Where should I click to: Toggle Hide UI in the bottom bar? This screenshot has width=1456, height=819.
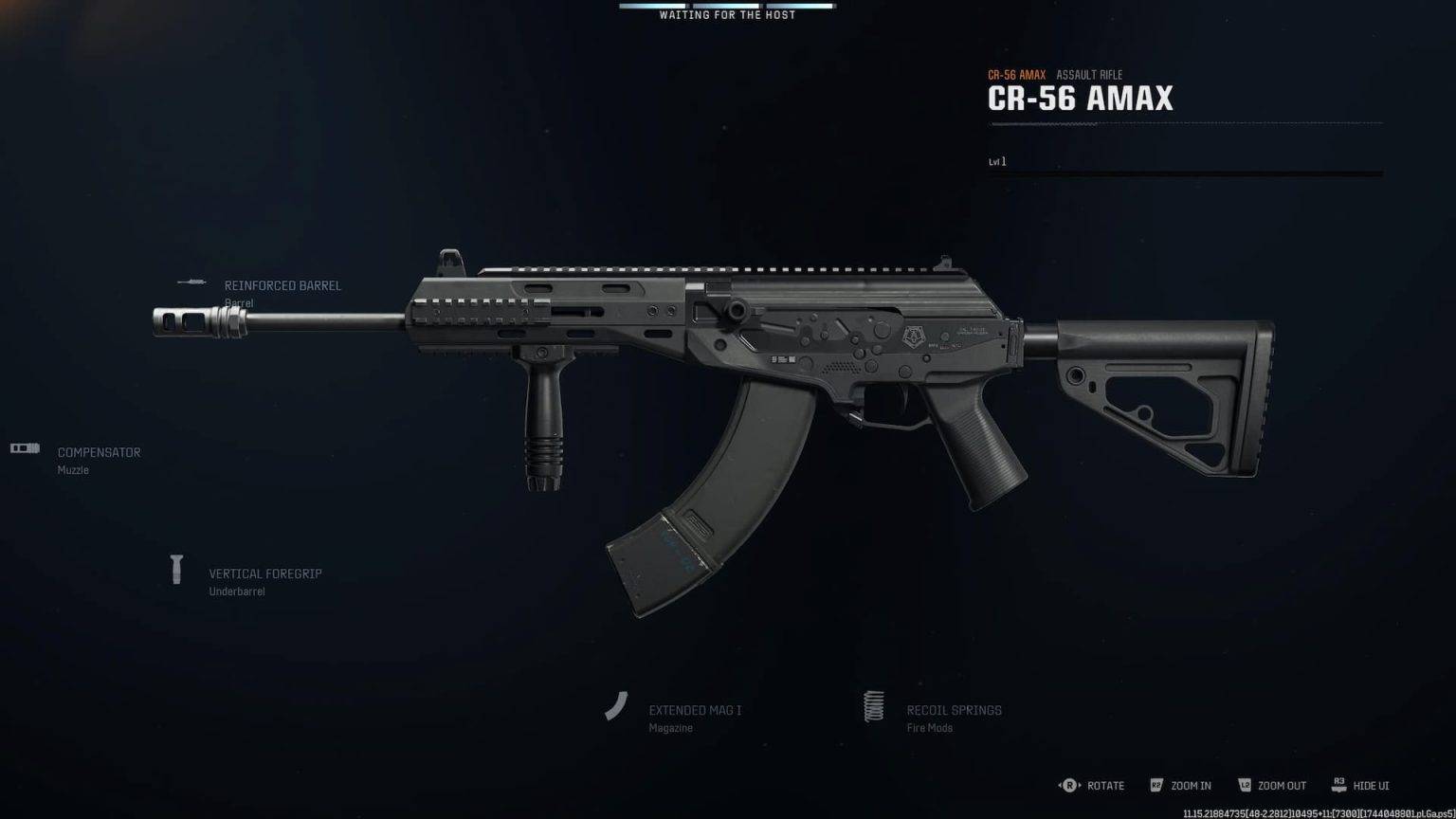[1369, 785]
